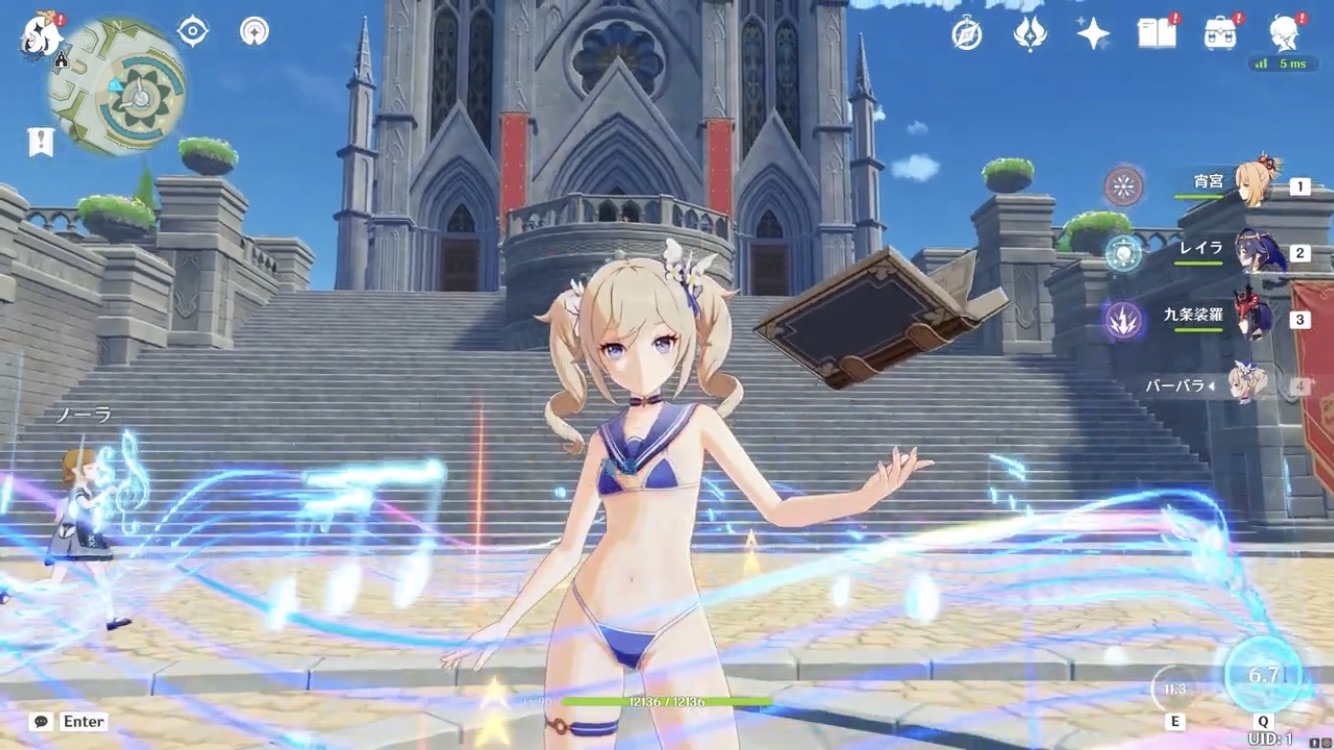Activate the Elemental Burst icon
1334x750 pixels.
[1264, 675]
